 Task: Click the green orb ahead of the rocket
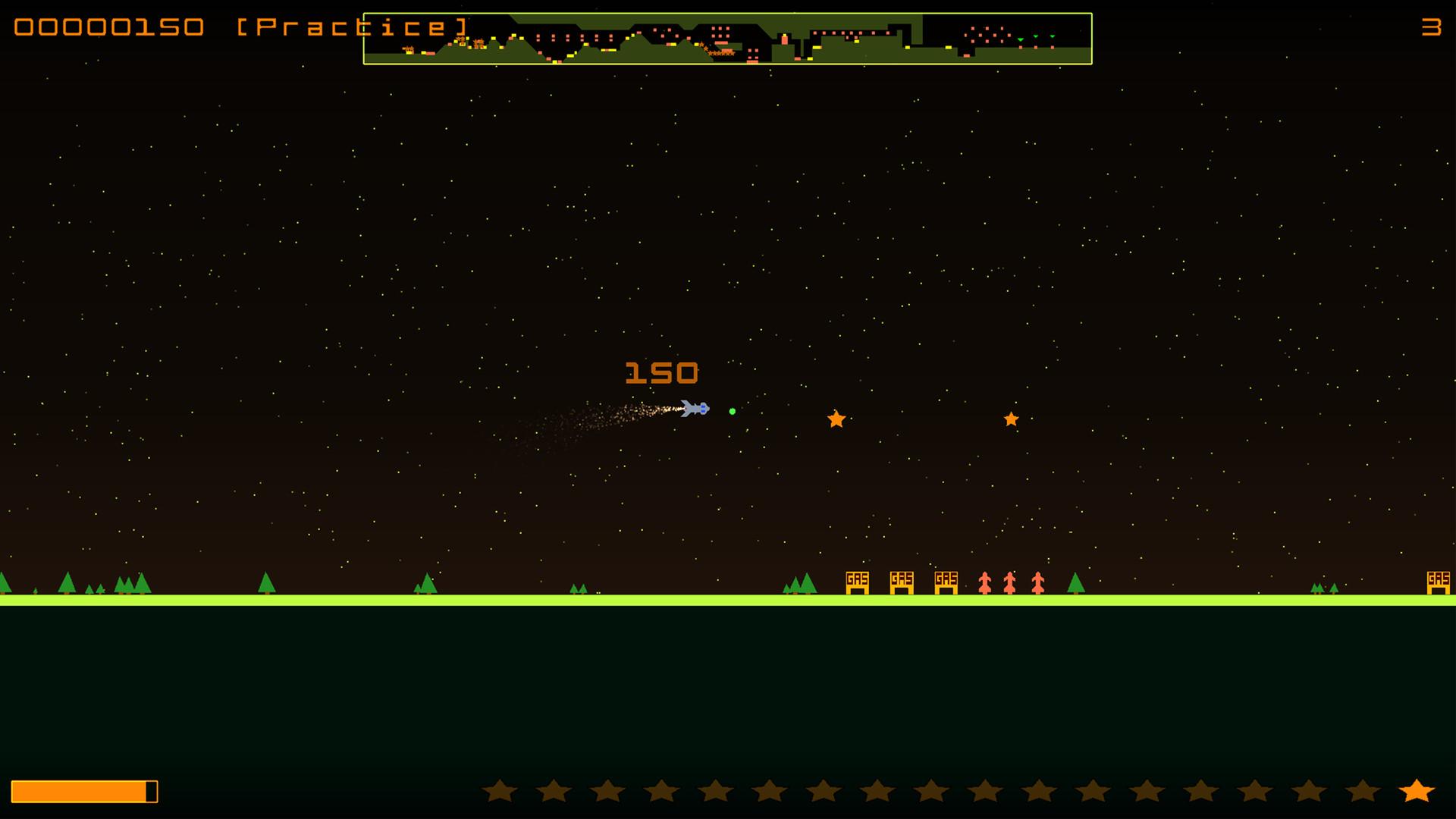point(732,410)
